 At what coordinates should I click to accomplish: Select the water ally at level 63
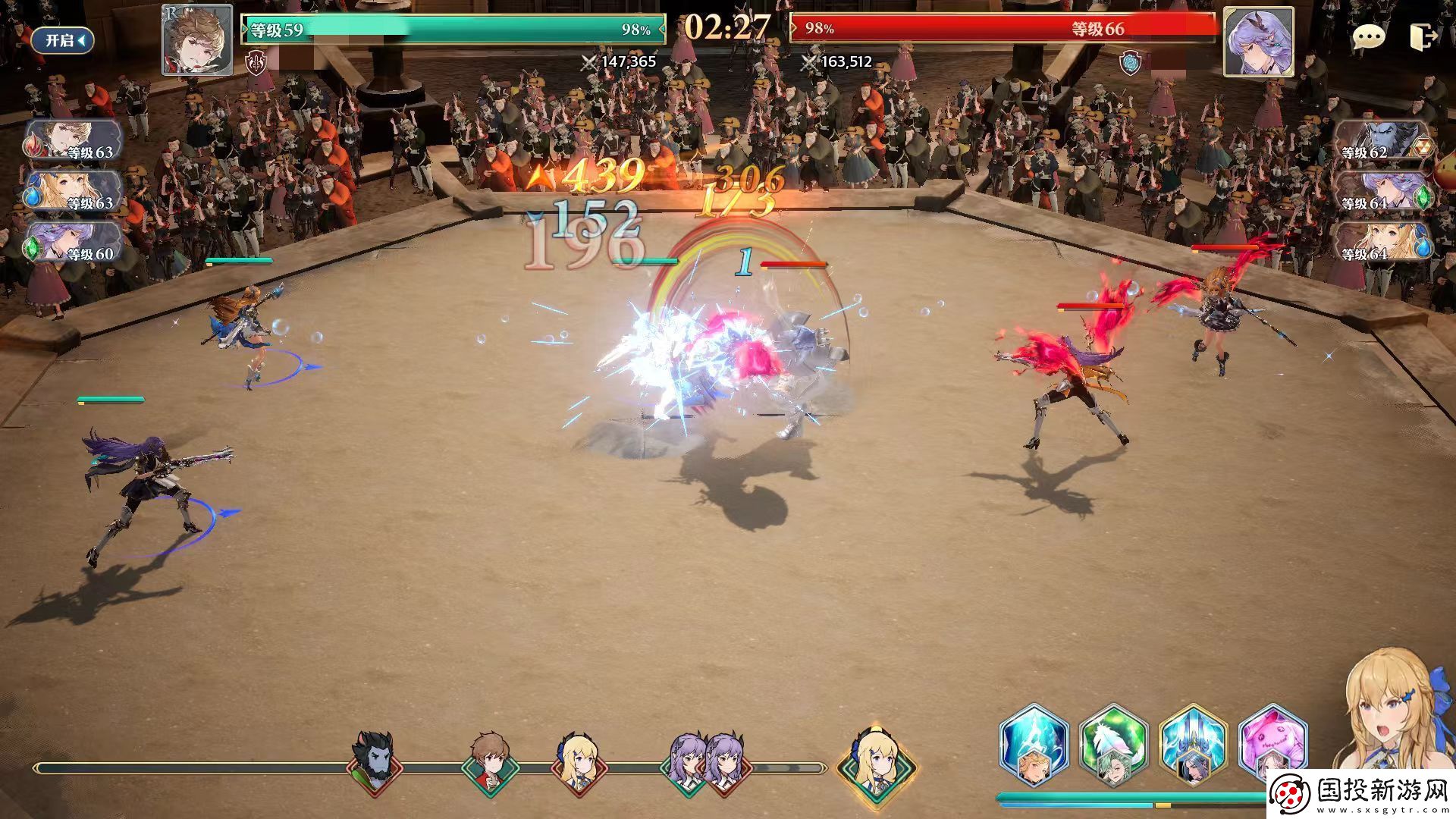tap(73, 192)
